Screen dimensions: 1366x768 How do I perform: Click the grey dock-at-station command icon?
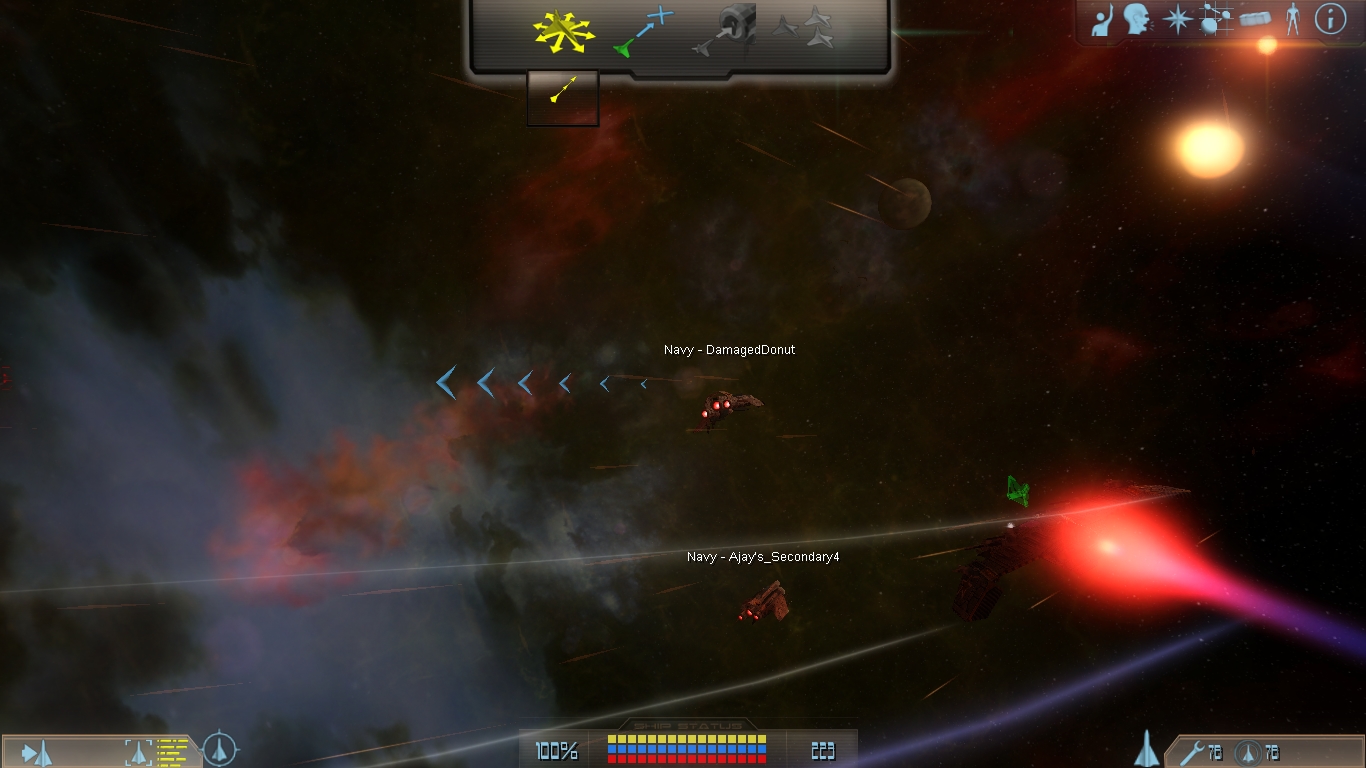pos(723,30)
